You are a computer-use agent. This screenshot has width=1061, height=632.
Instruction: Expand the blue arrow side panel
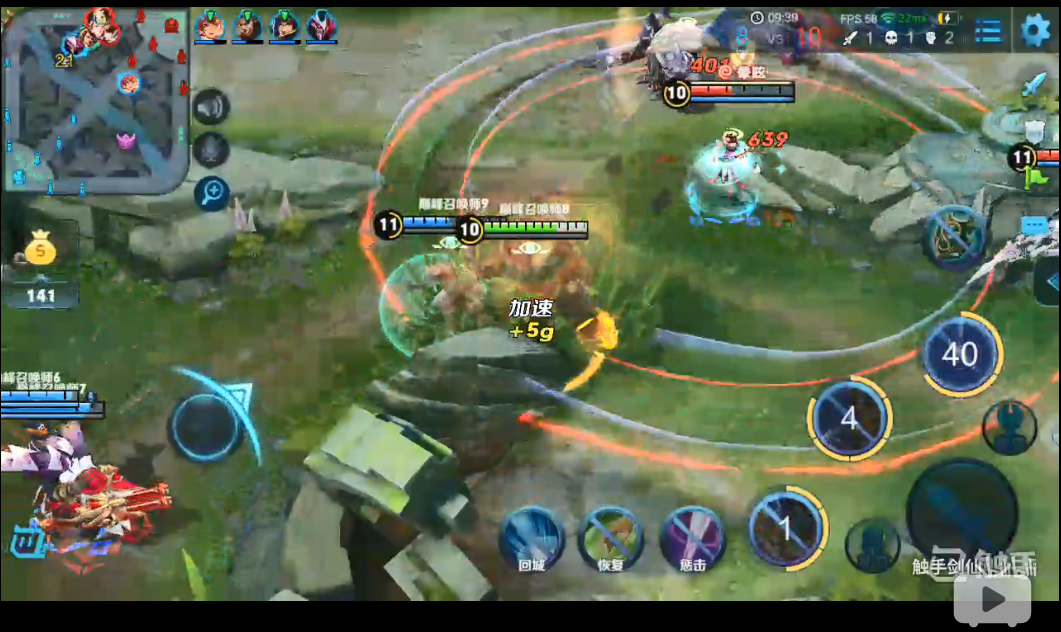1050,281
